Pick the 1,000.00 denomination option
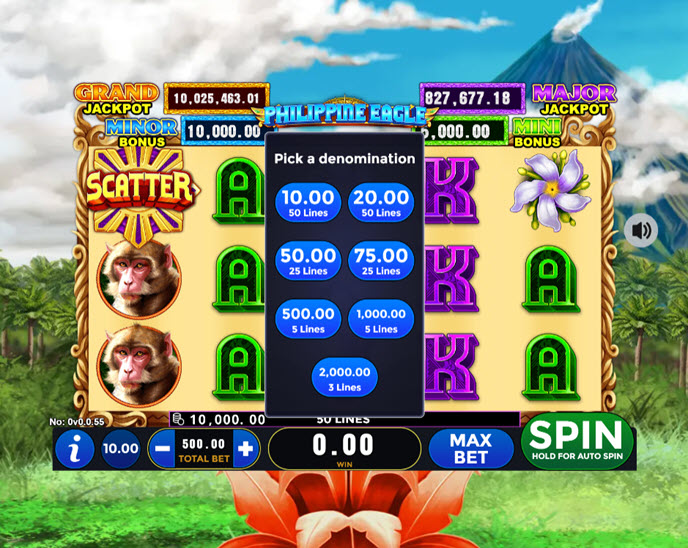Viewport: 688px width, 548px height. point(381,319)
